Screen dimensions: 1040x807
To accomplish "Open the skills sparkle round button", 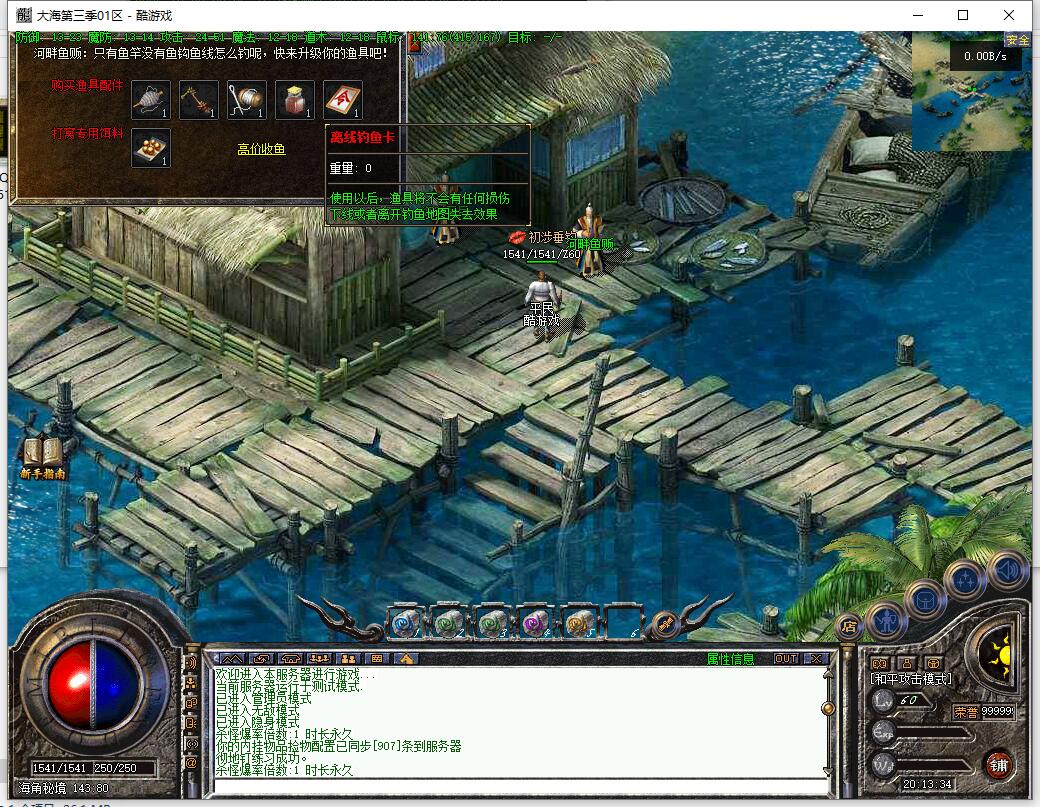I will coord(966,579).
